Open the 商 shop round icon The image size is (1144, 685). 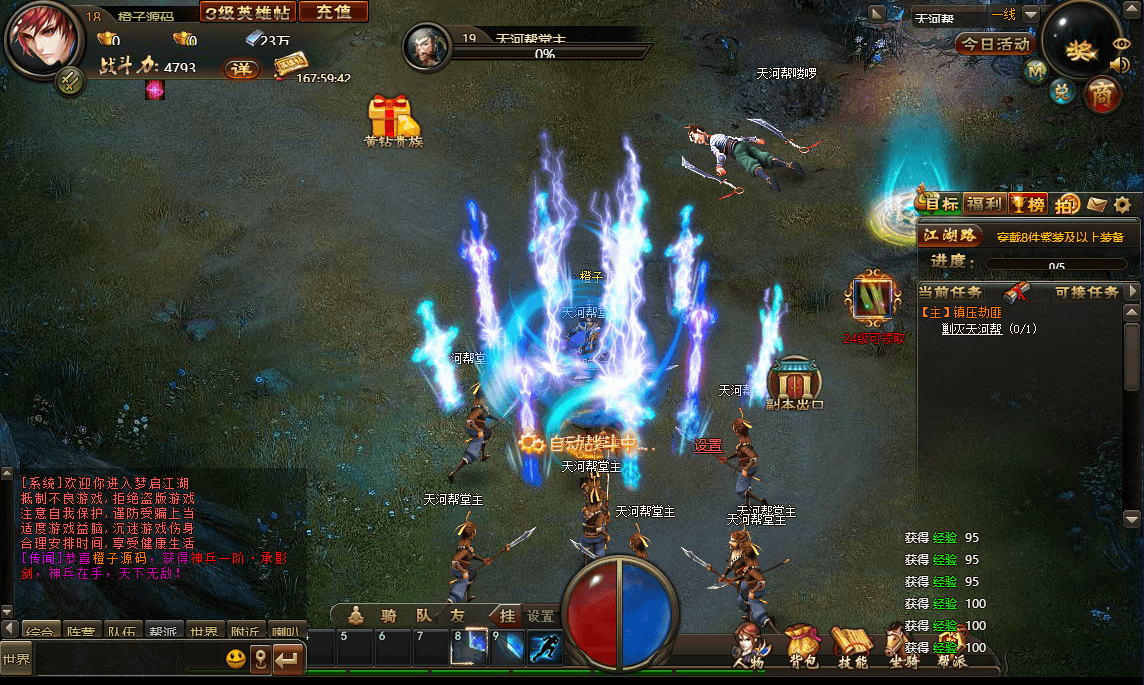pyautogui.click(x=1102, y=93)
